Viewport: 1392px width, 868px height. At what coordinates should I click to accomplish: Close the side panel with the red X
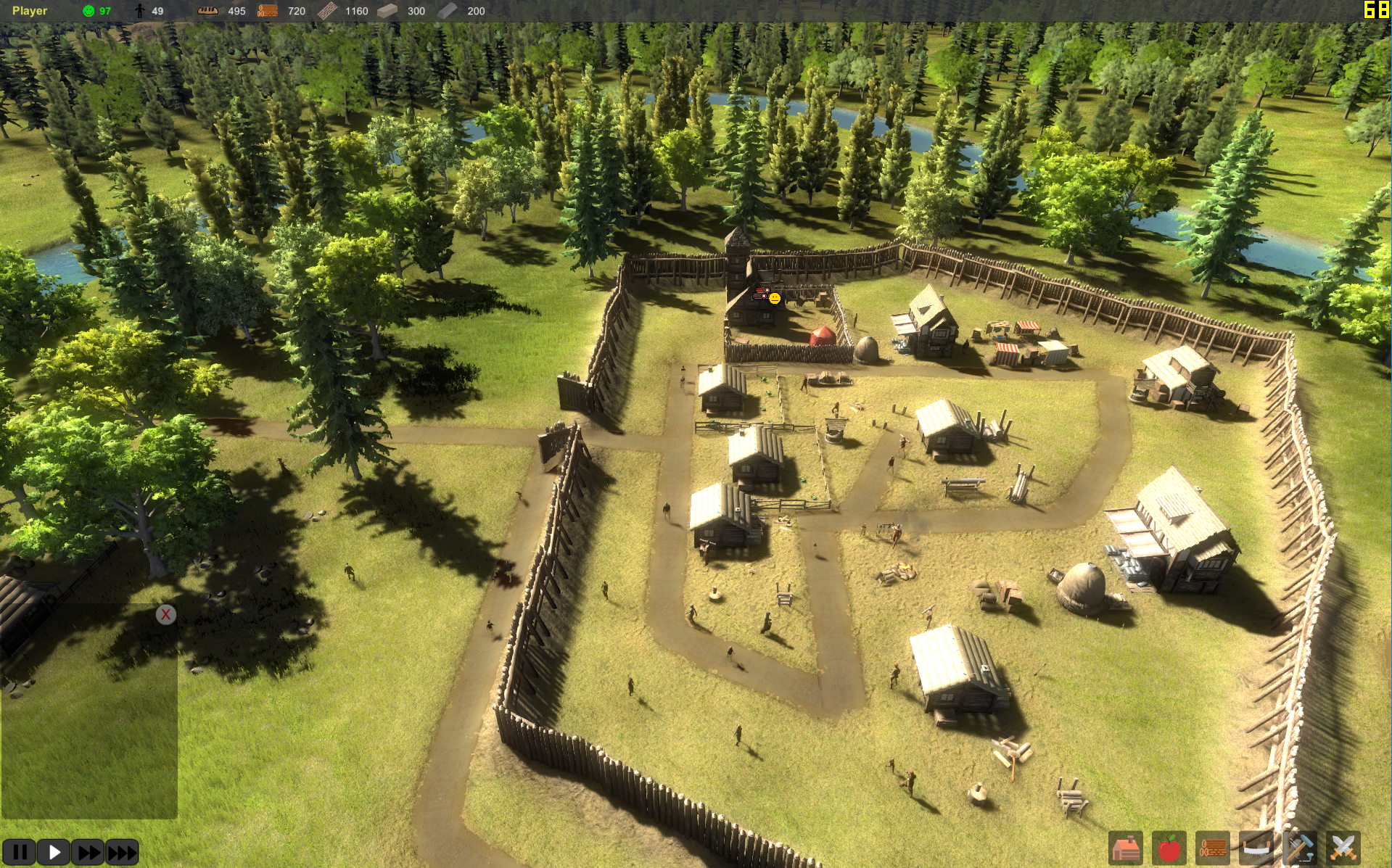coord(166,615)
